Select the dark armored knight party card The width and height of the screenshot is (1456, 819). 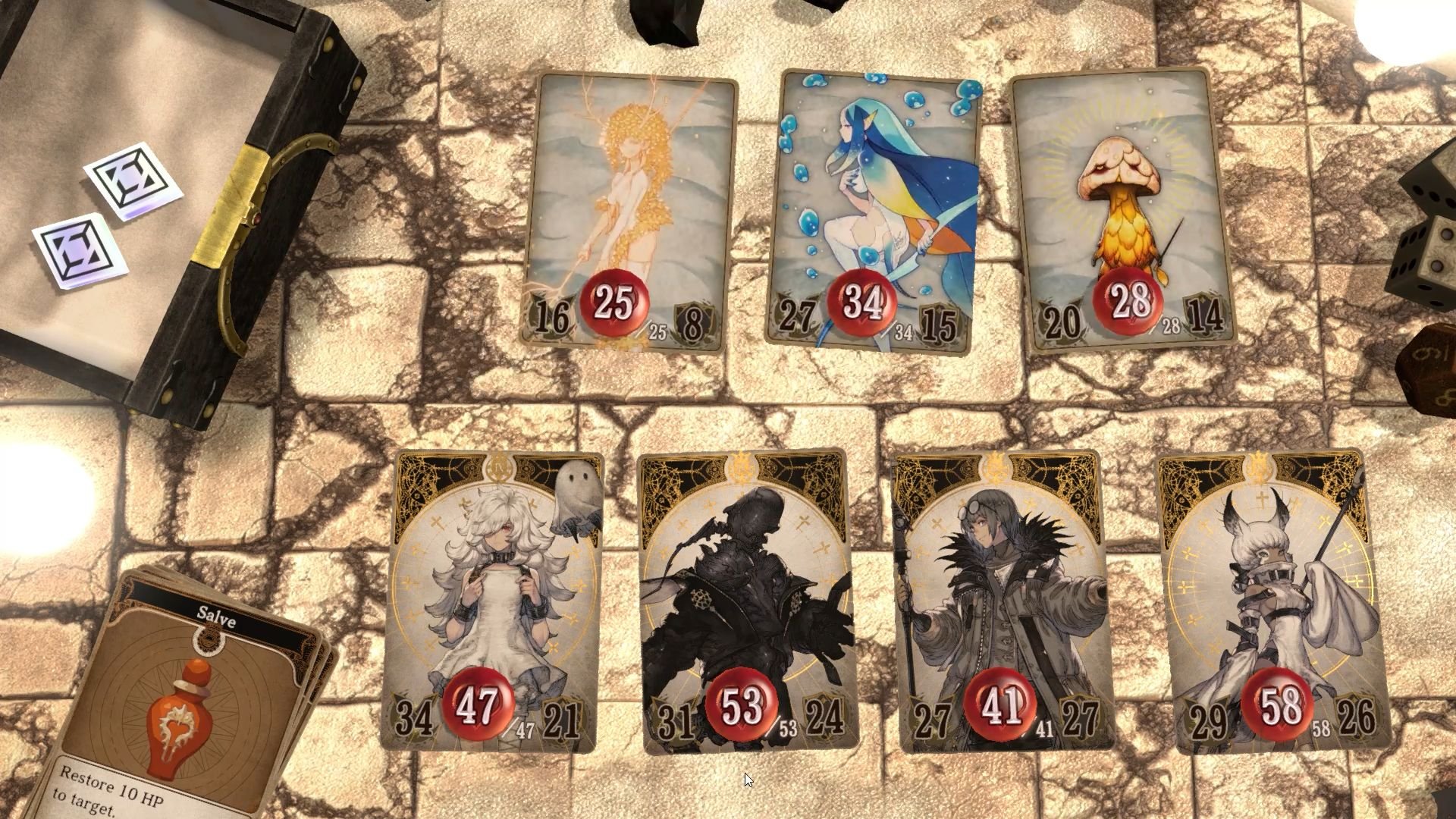[x=747, y=576]
